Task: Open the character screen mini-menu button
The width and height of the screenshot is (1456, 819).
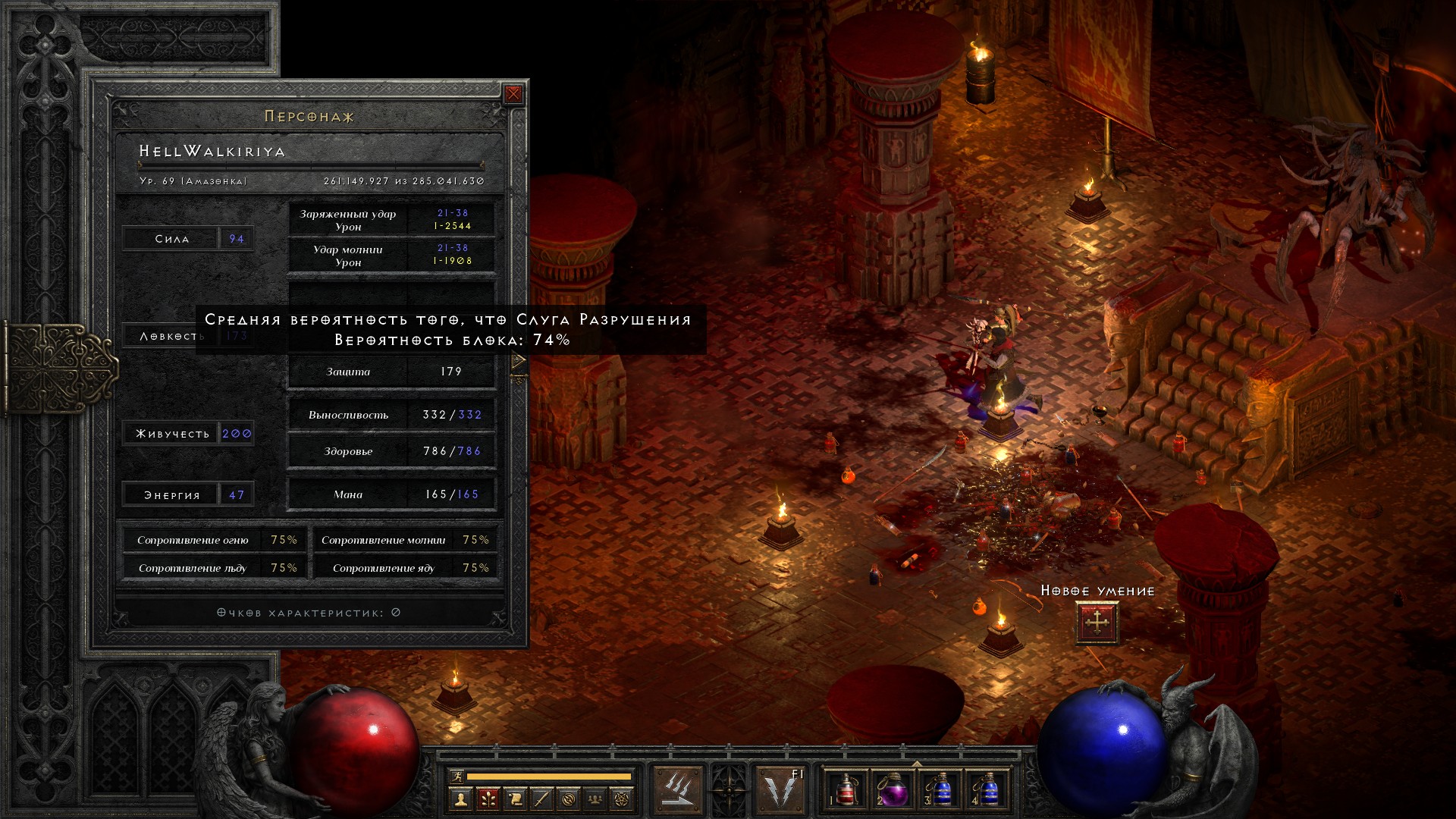Action: (460, 799)
